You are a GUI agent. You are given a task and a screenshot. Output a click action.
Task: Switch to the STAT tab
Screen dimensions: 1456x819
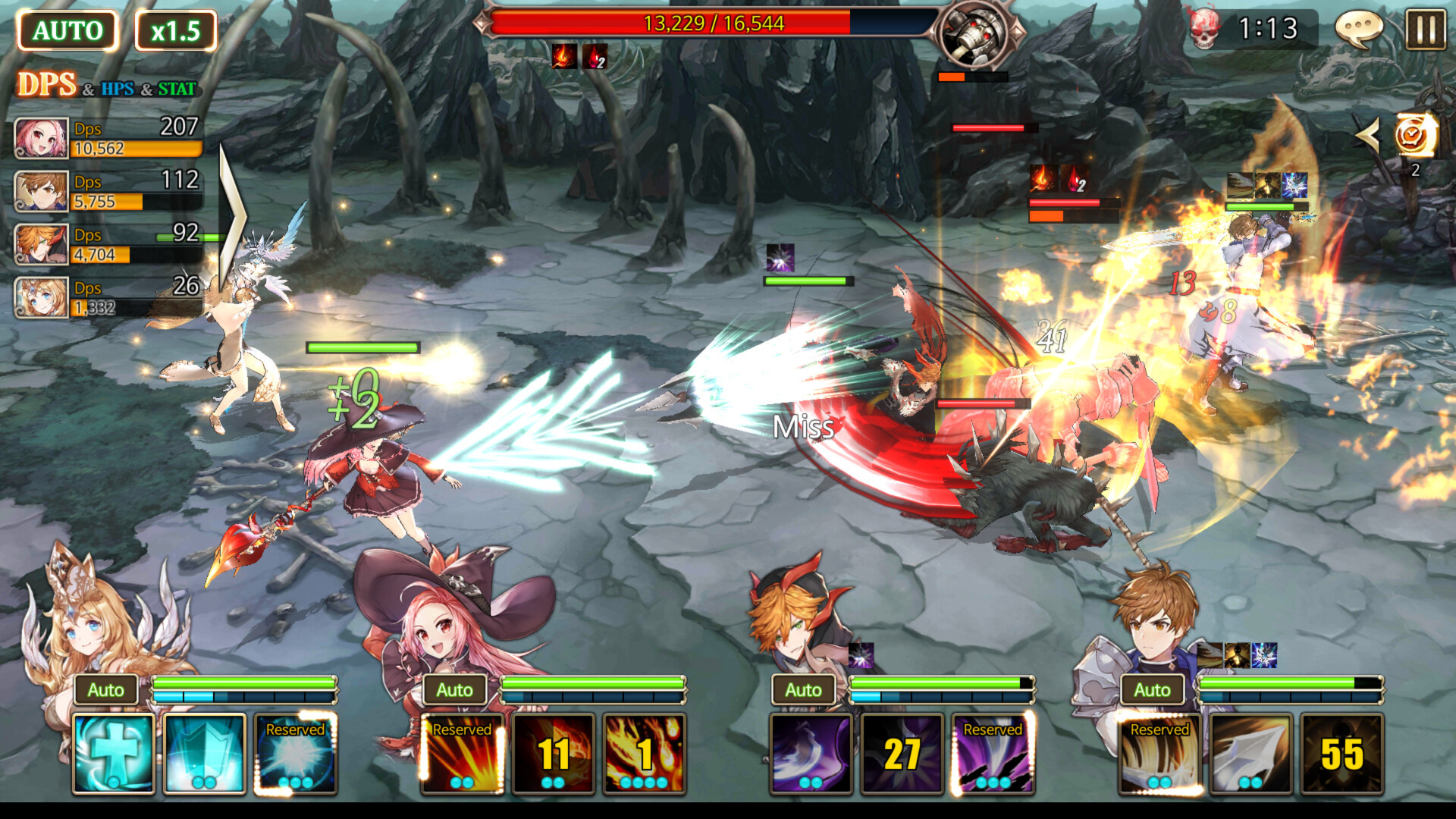pos(176,88)
